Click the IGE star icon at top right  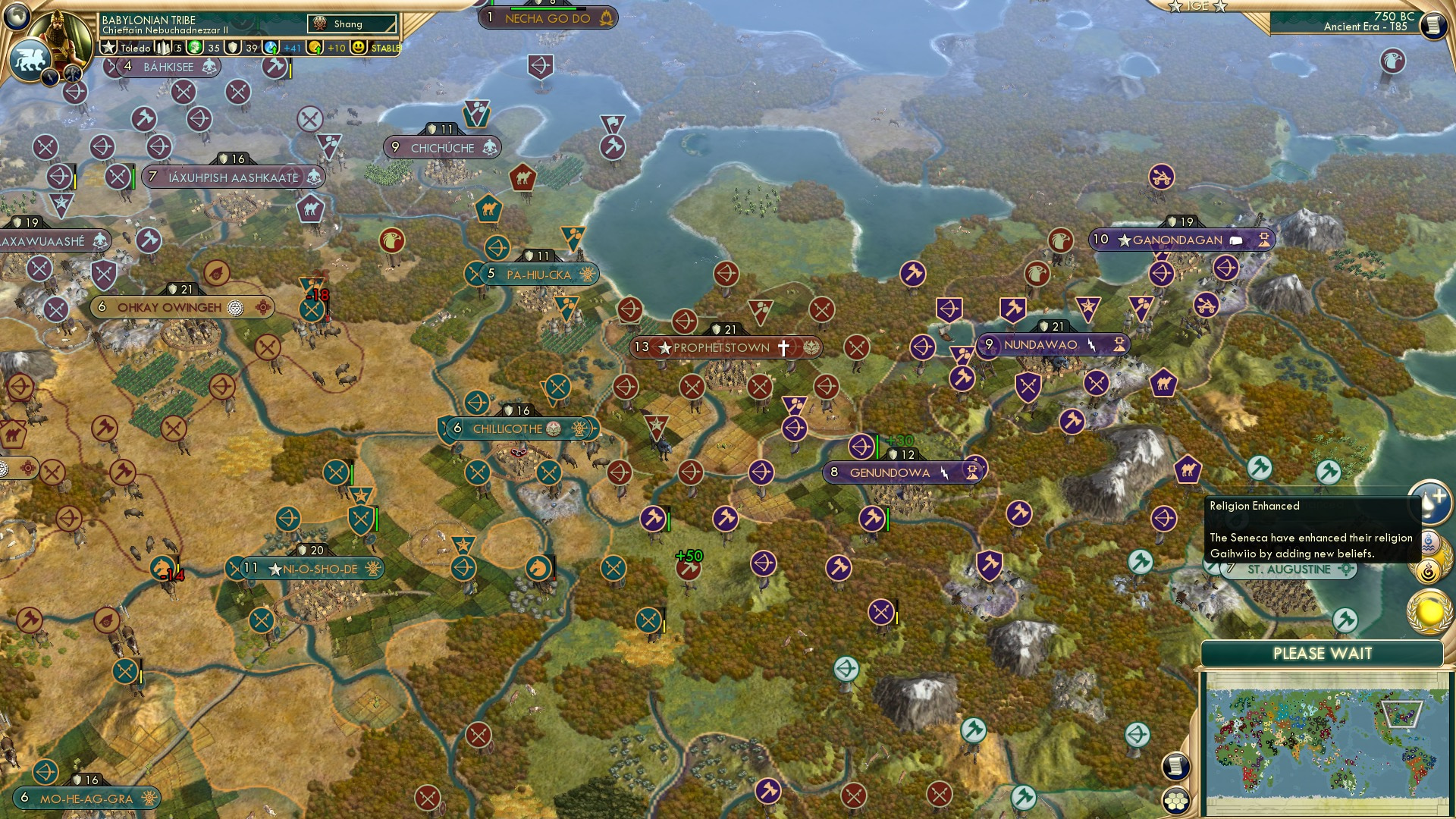[x=1175, y=6]
